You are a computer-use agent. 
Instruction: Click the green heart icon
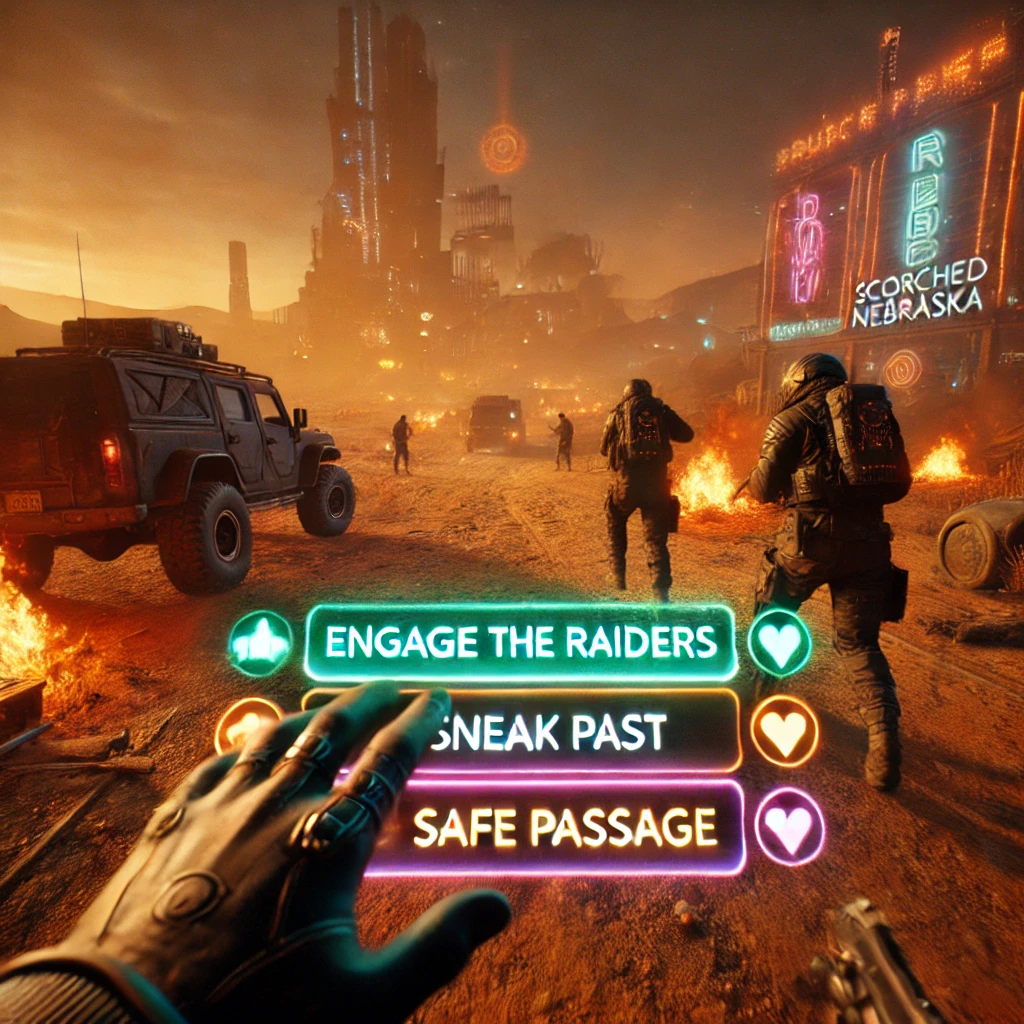tap(779, 642)
